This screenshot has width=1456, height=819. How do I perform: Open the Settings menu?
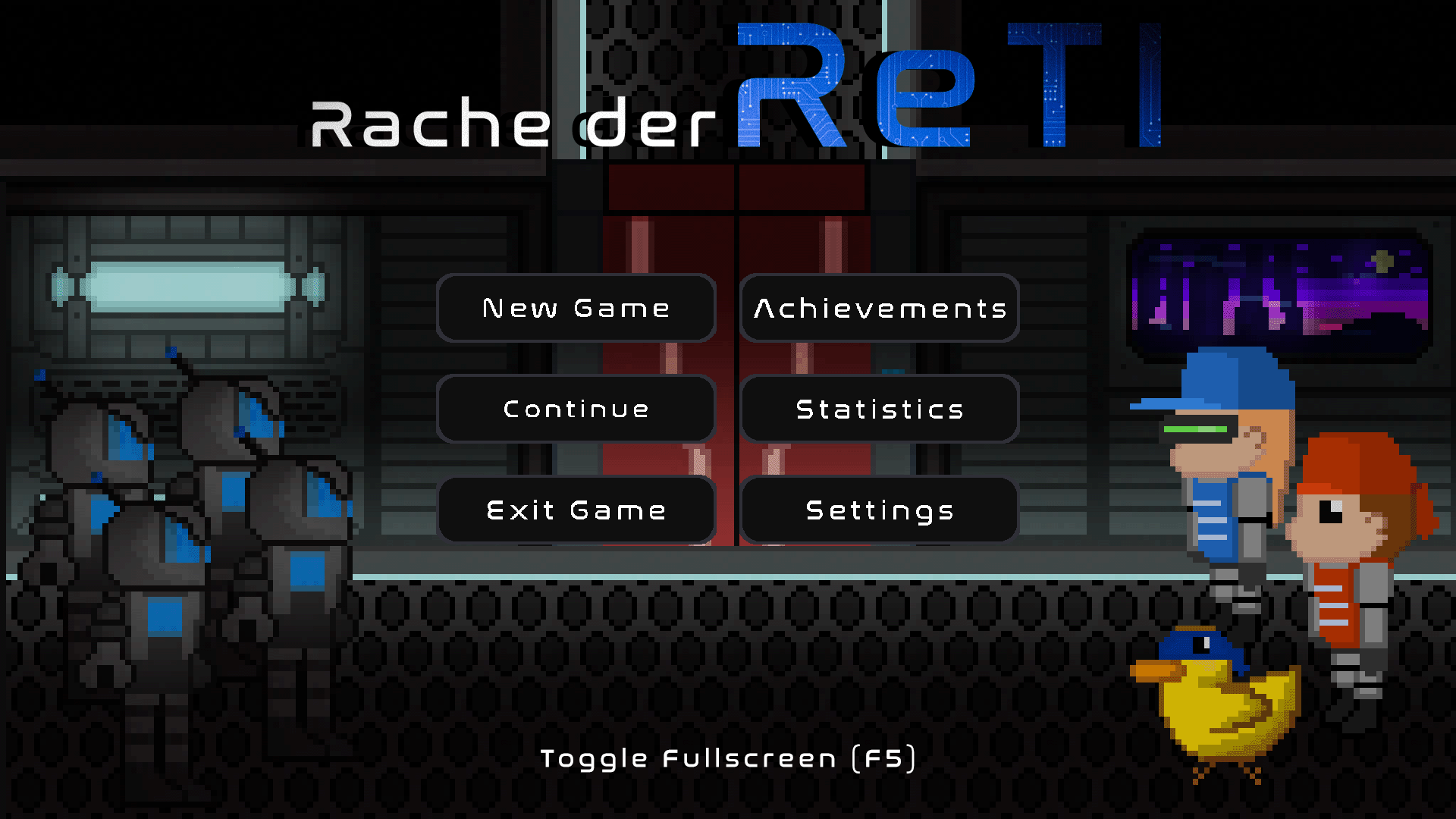pyautogui.click(x=880, y=510)
